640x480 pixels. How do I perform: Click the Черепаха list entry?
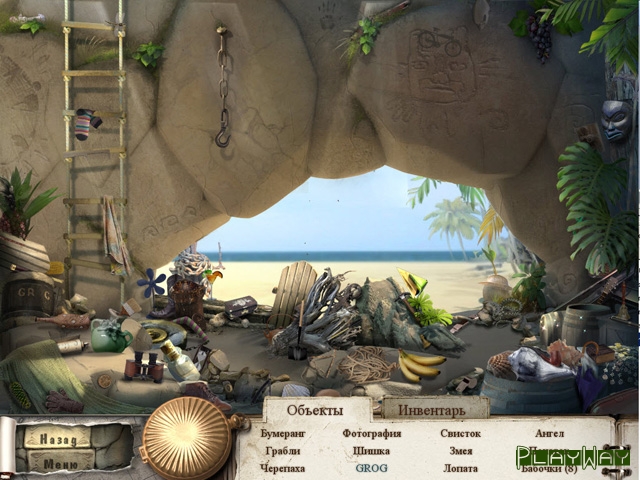point(283,468)
